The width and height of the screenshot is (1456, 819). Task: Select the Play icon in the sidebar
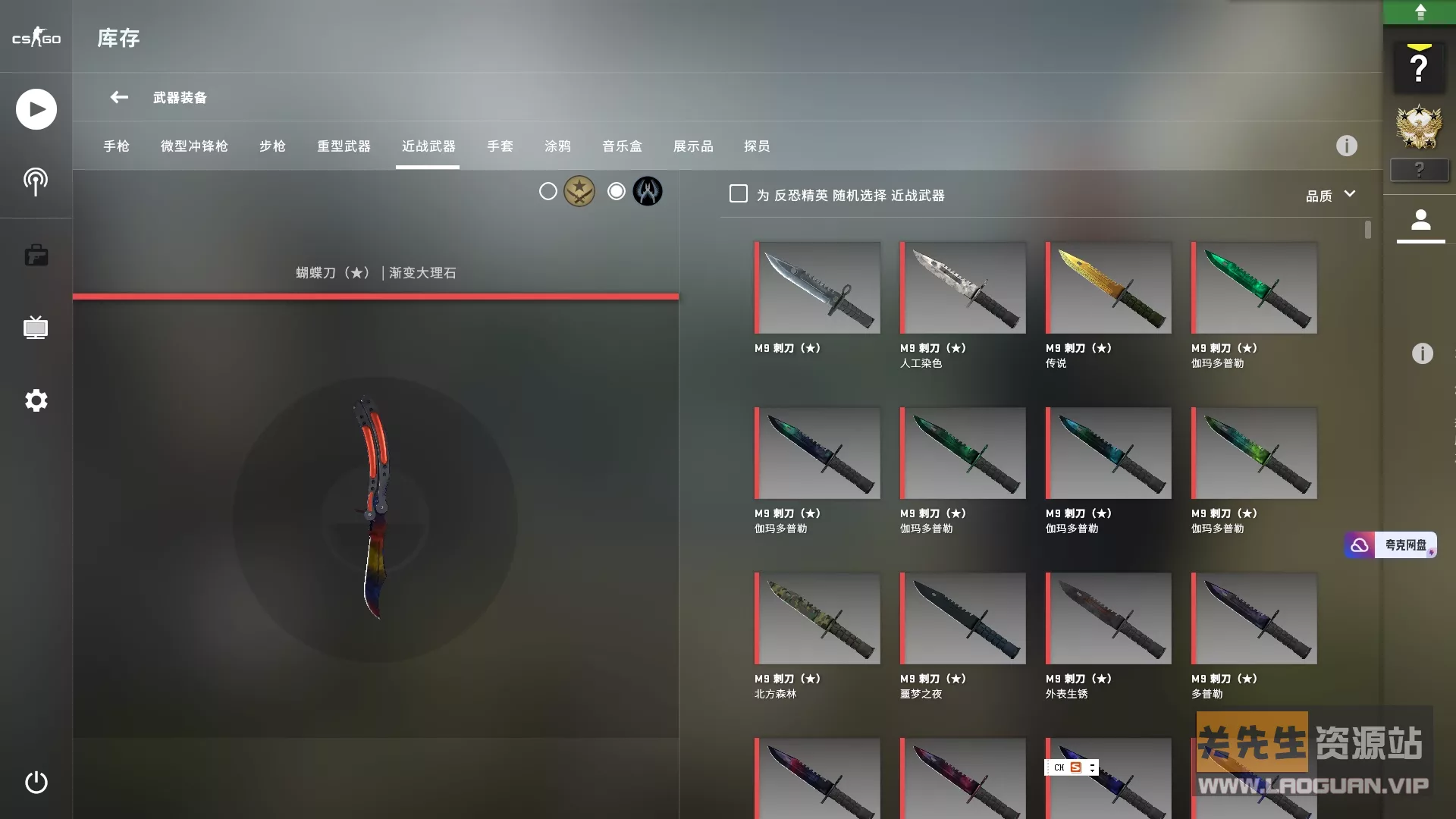pos(36,109)
